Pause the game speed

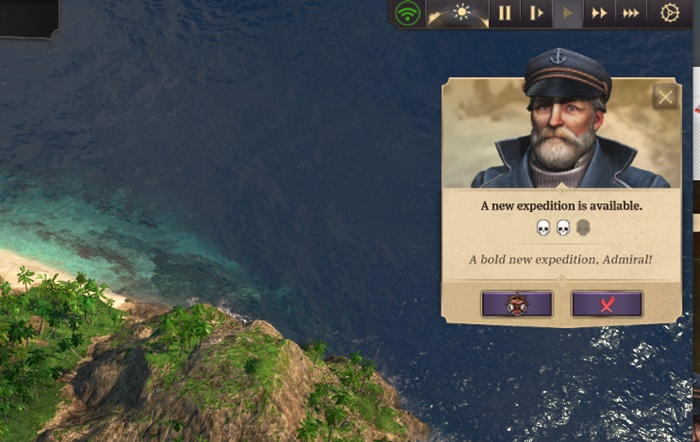505,13
